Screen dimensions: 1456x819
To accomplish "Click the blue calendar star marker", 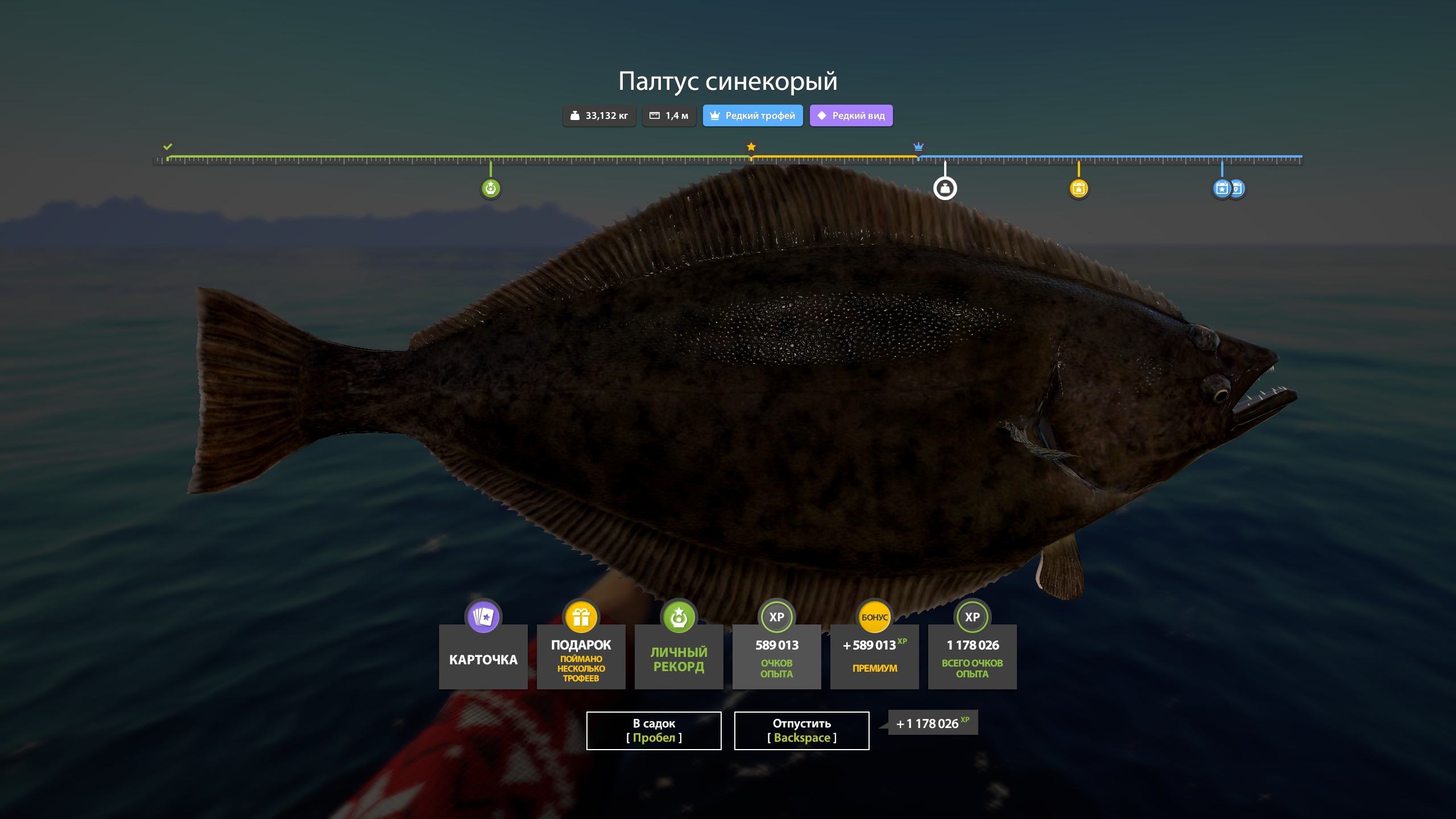I will [x=1221, y=188].
